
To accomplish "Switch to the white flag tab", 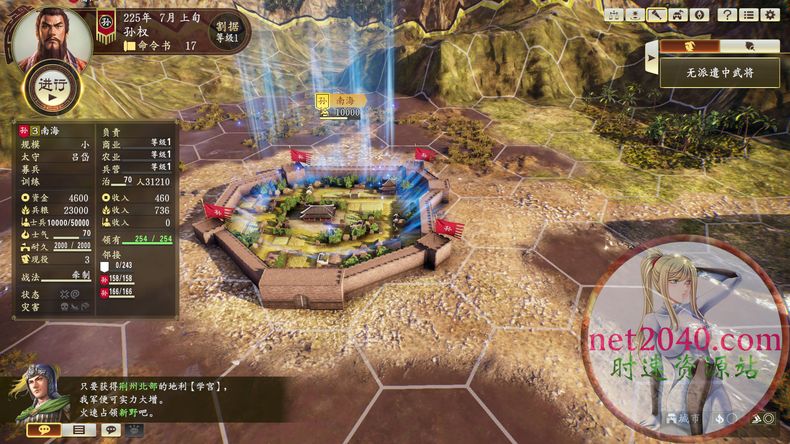I will click(748, 46).
